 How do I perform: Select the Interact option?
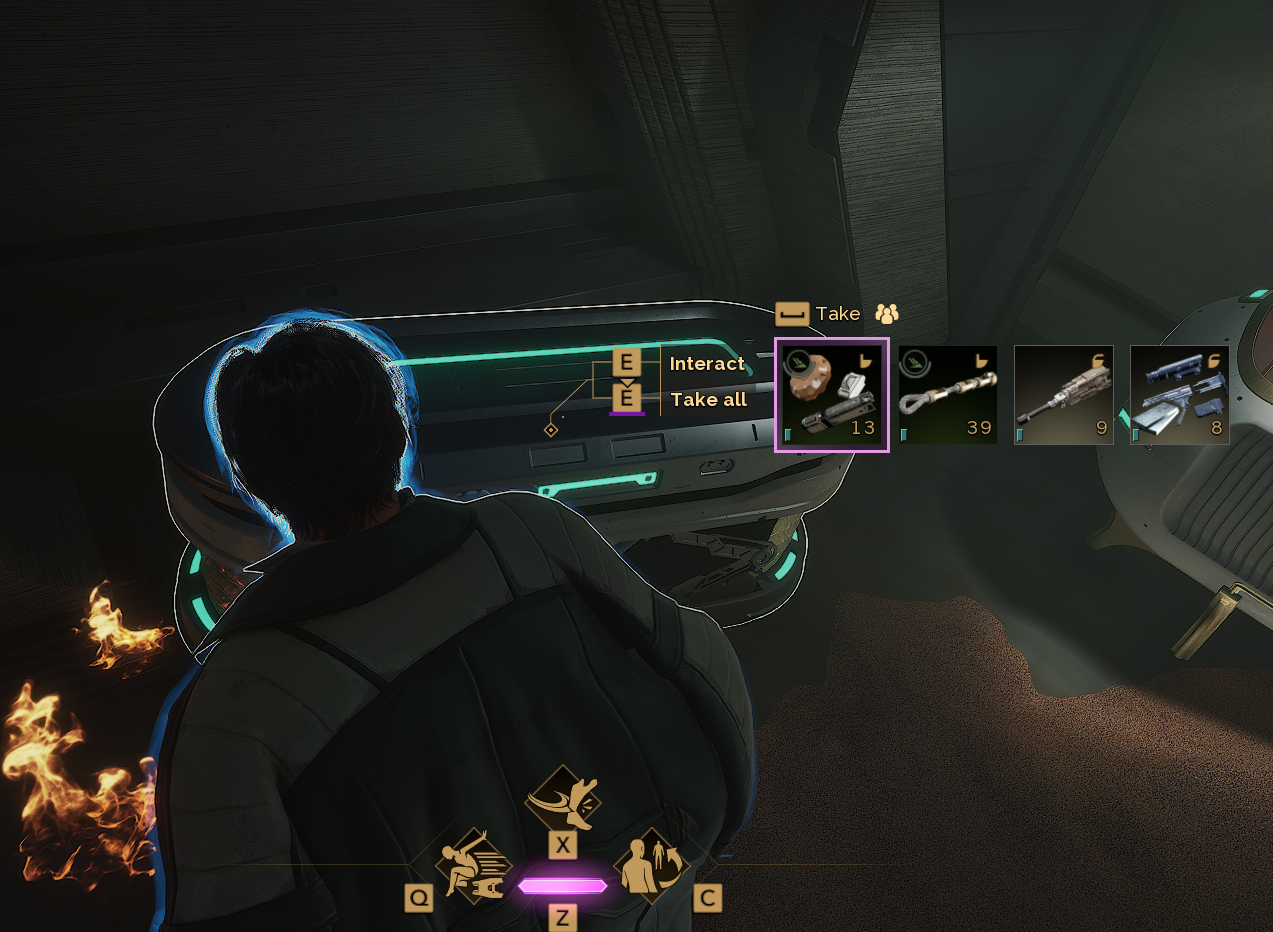[x=707, y=364]
